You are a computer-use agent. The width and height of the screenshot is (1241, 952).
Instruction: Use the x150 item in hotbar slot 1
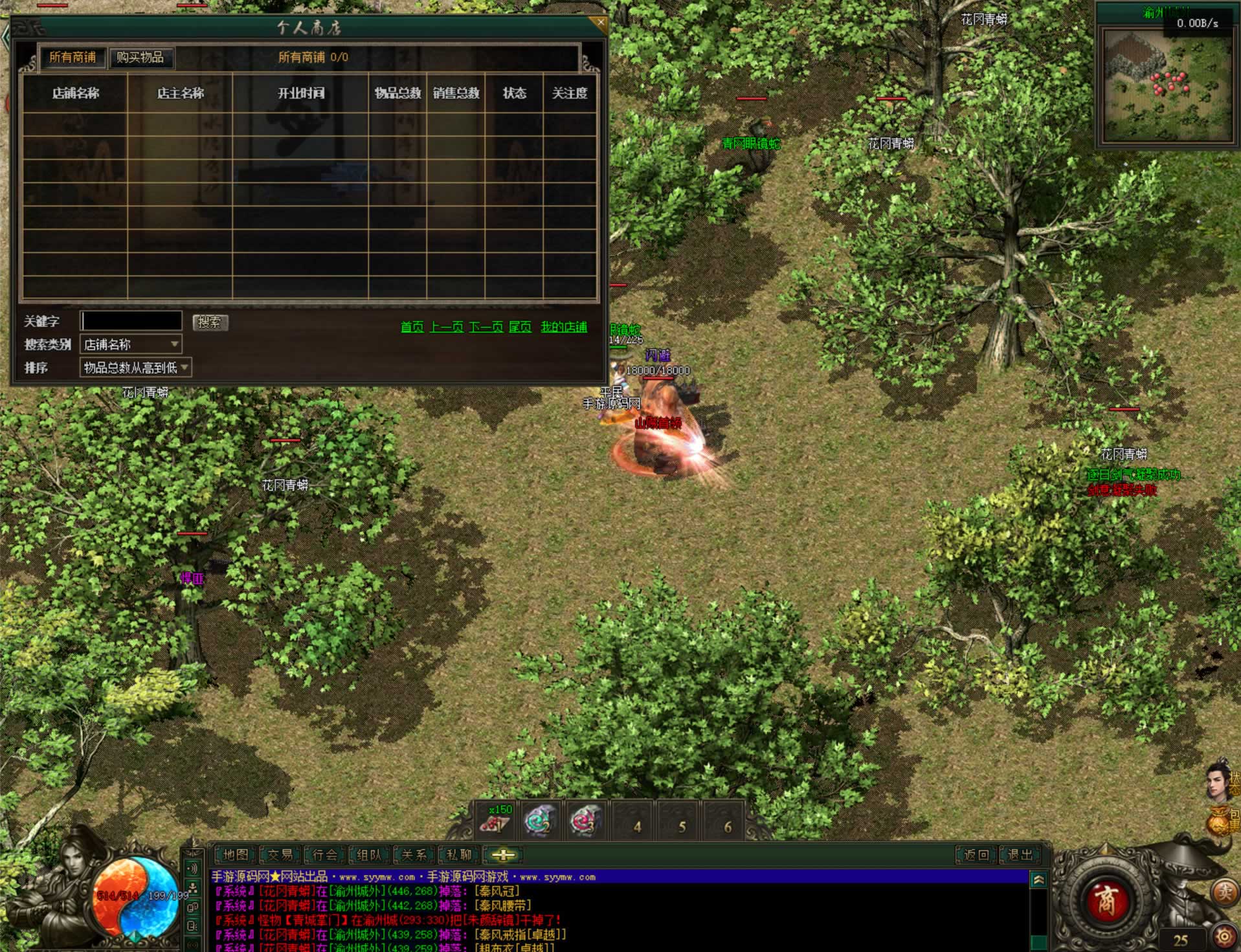(x=497, y=821)
